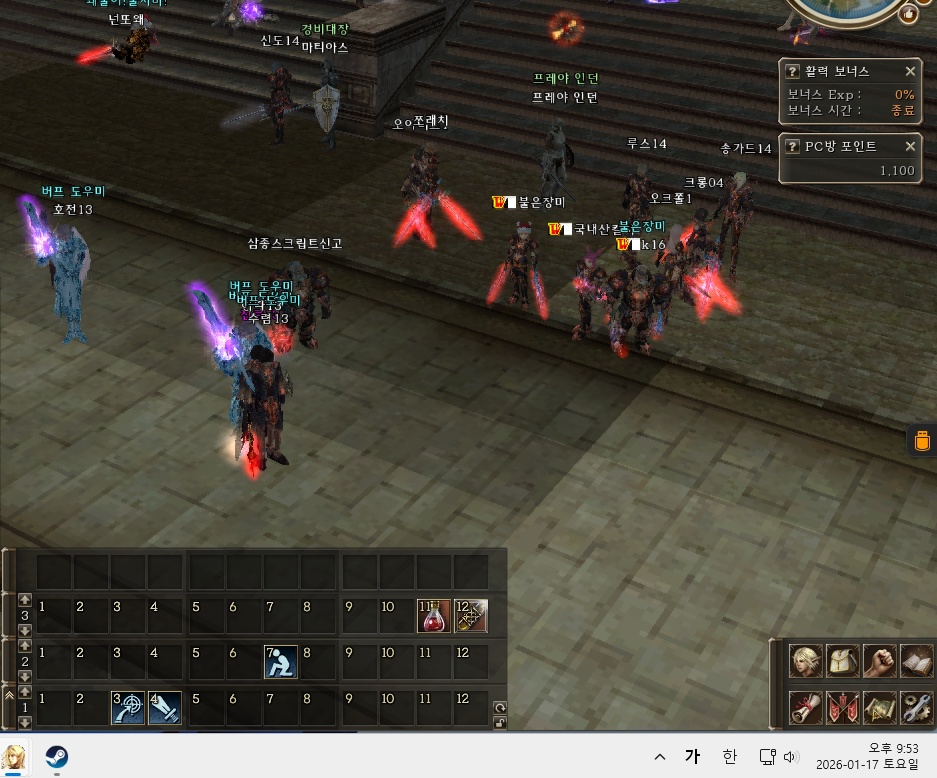Open help for 활력 보너스
Screen dimensions: 937x778
[x=792, y=72]
